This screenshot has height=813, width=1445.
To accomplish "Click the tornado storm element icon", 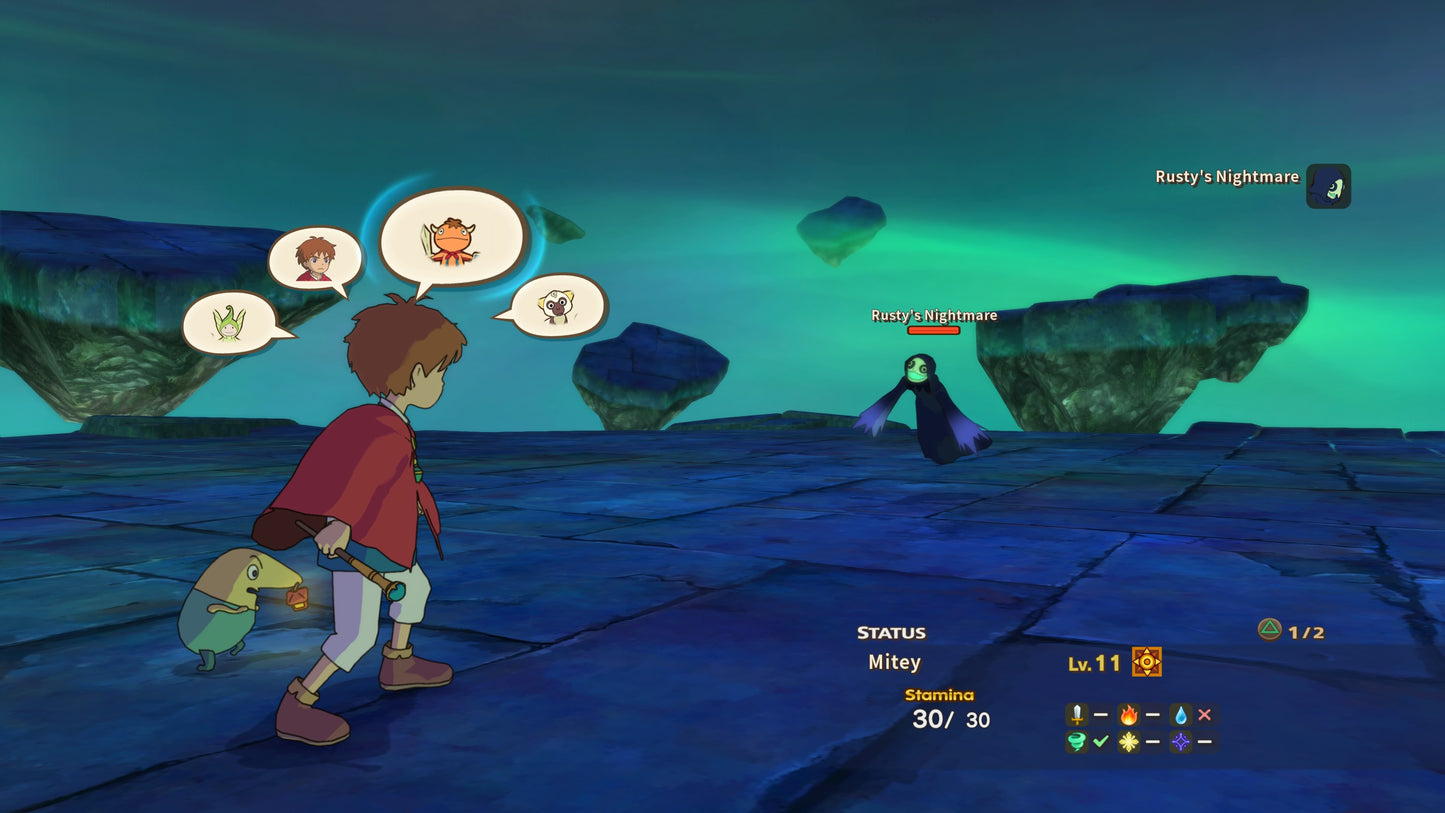I will coord(1075,741).
